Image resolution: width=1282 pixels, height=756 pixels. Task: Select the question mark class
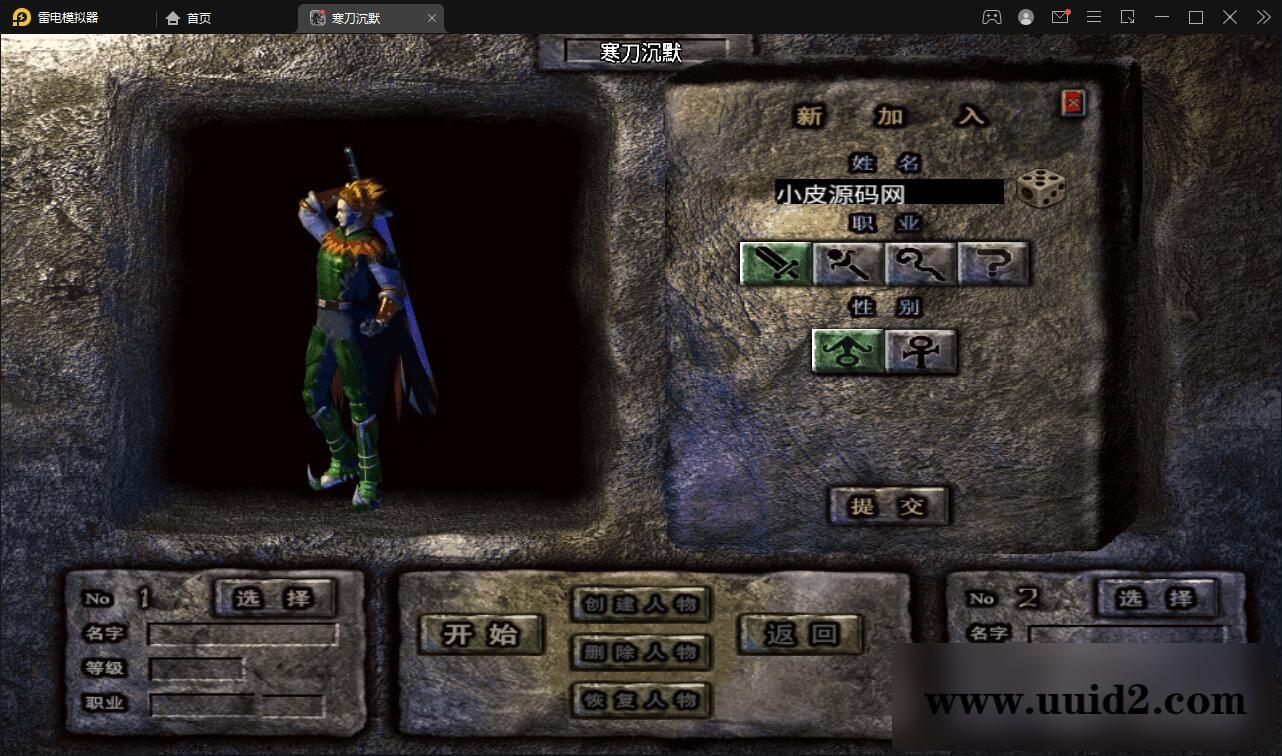(x=993, y=264)
